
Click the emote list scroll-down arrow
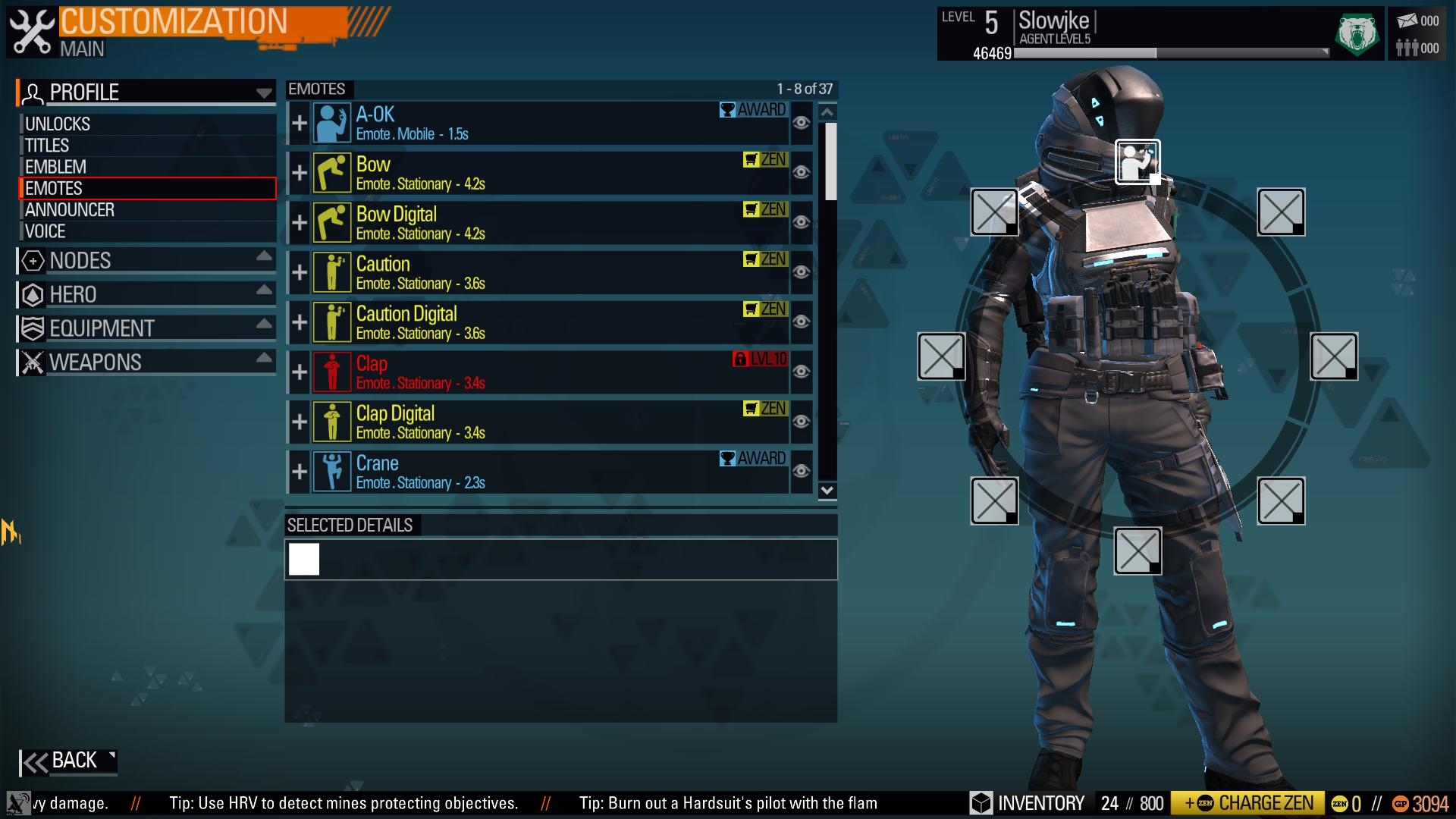[827, 491]
